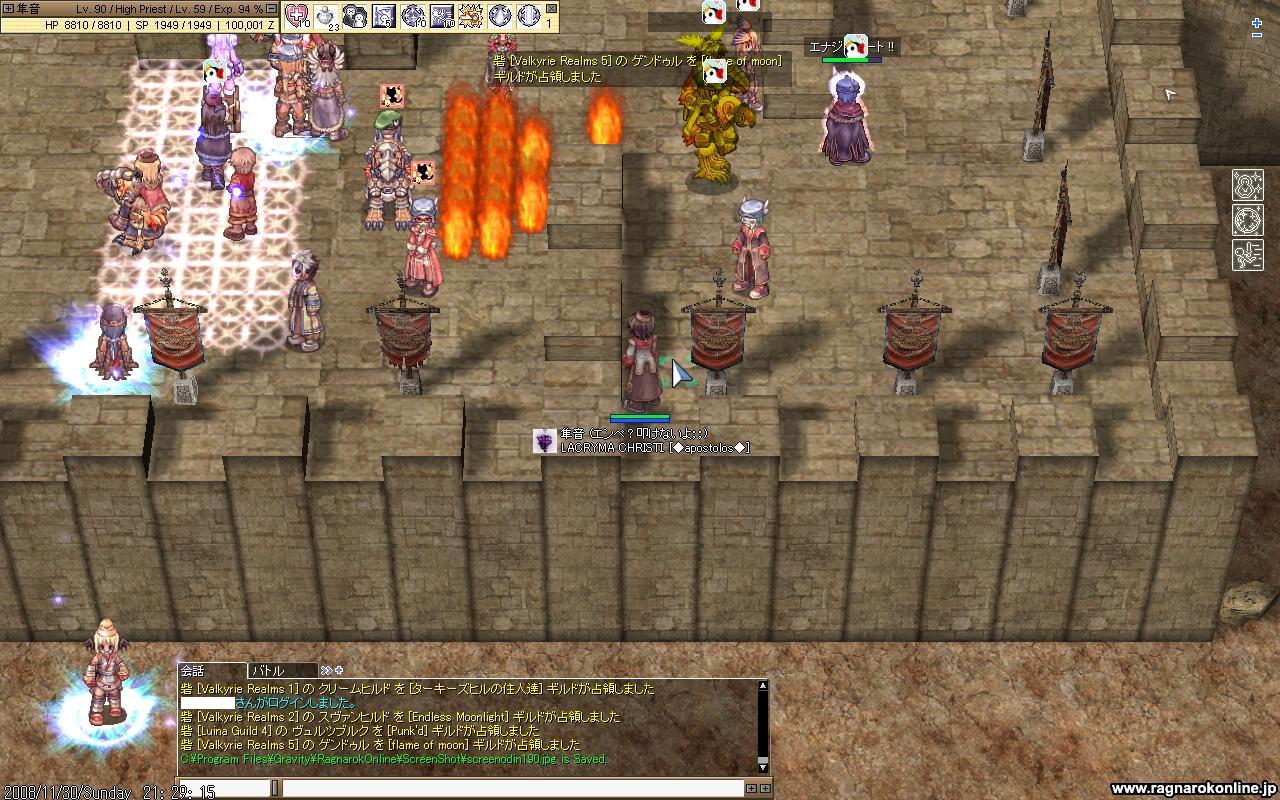
Task: Click the sparkling figure buff status icon
Action: (x=1247, y=186)
